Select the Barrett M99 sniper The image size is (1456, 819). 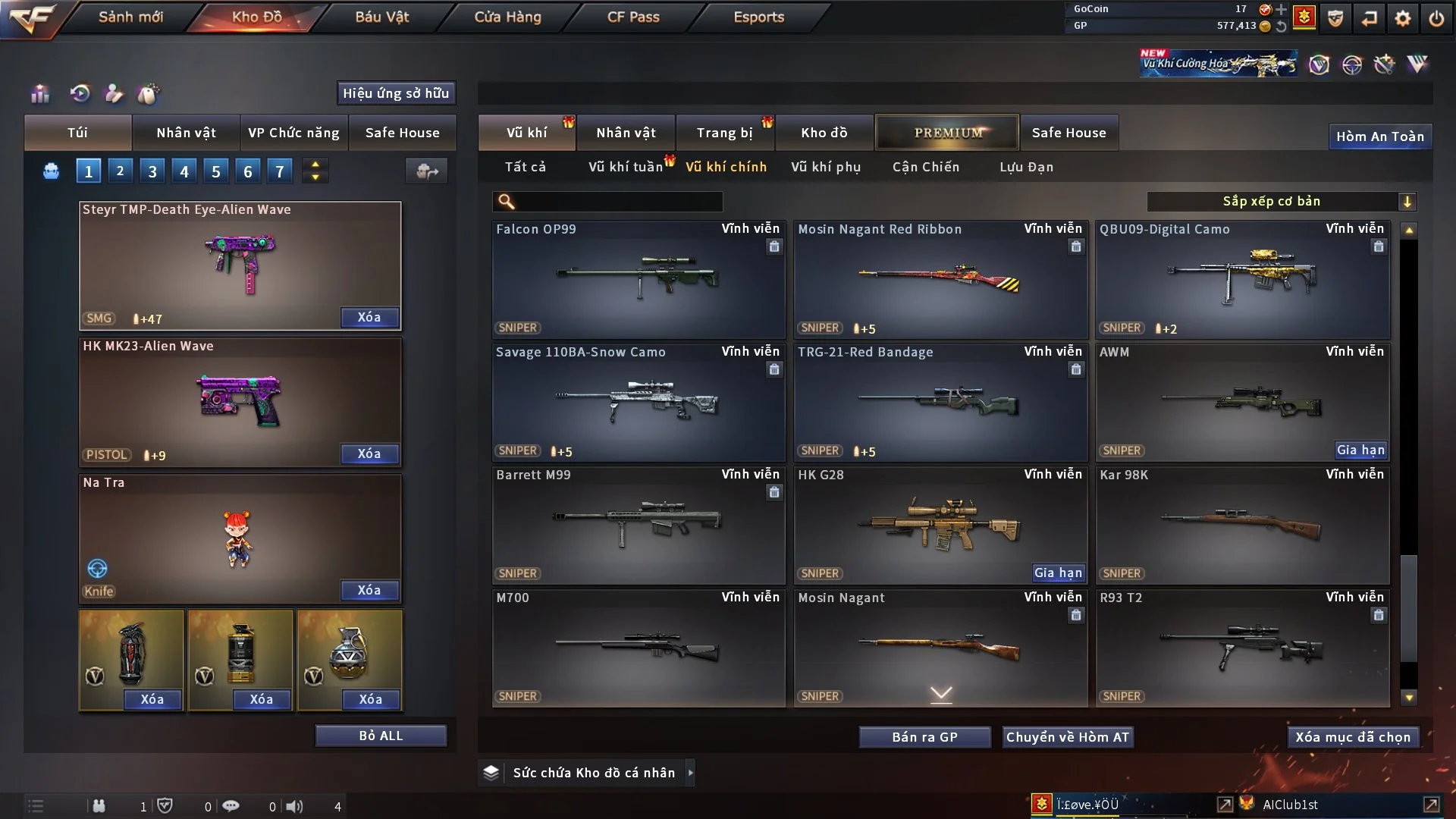638,525
